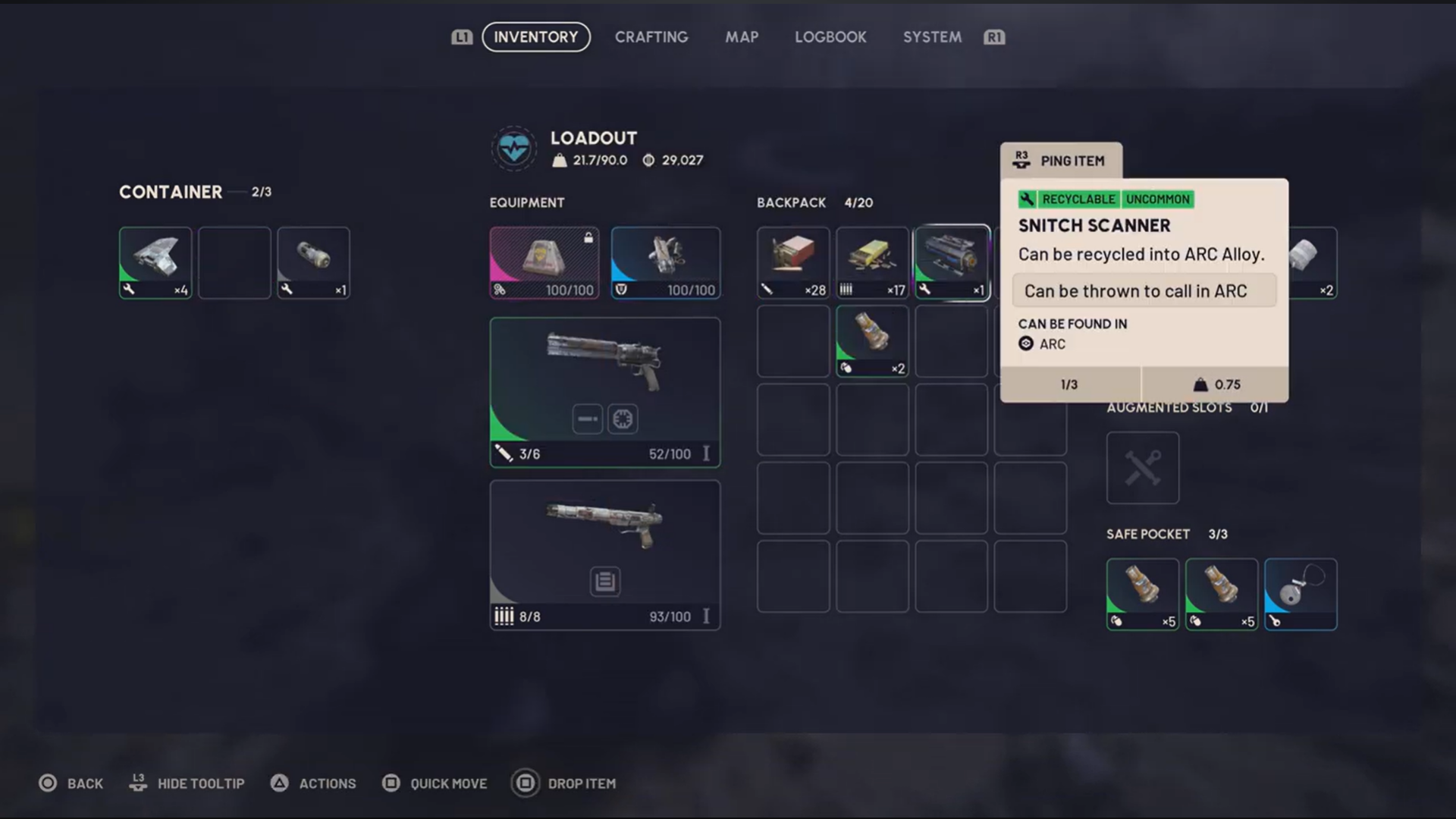Open the System tab
This screenshot has width=1456, height=819.
[931, 37]
